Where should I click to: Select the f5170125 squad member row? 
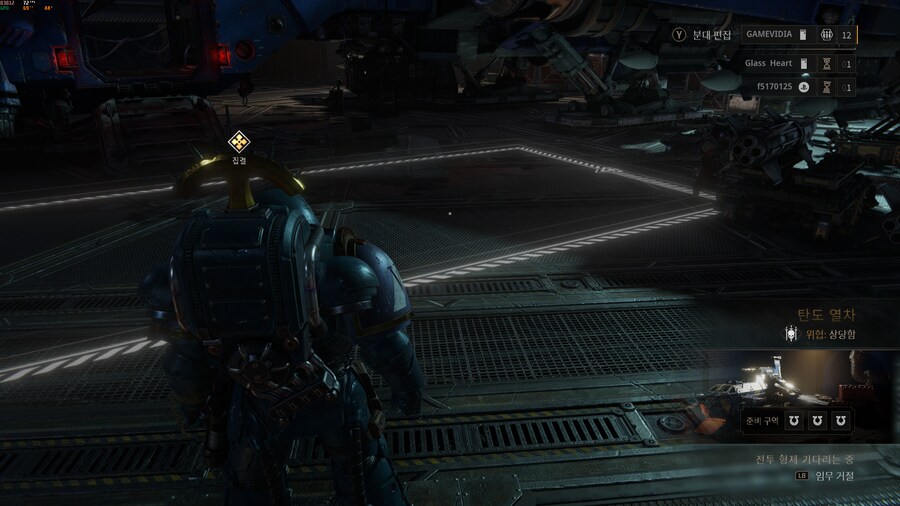tap(798, 88)
